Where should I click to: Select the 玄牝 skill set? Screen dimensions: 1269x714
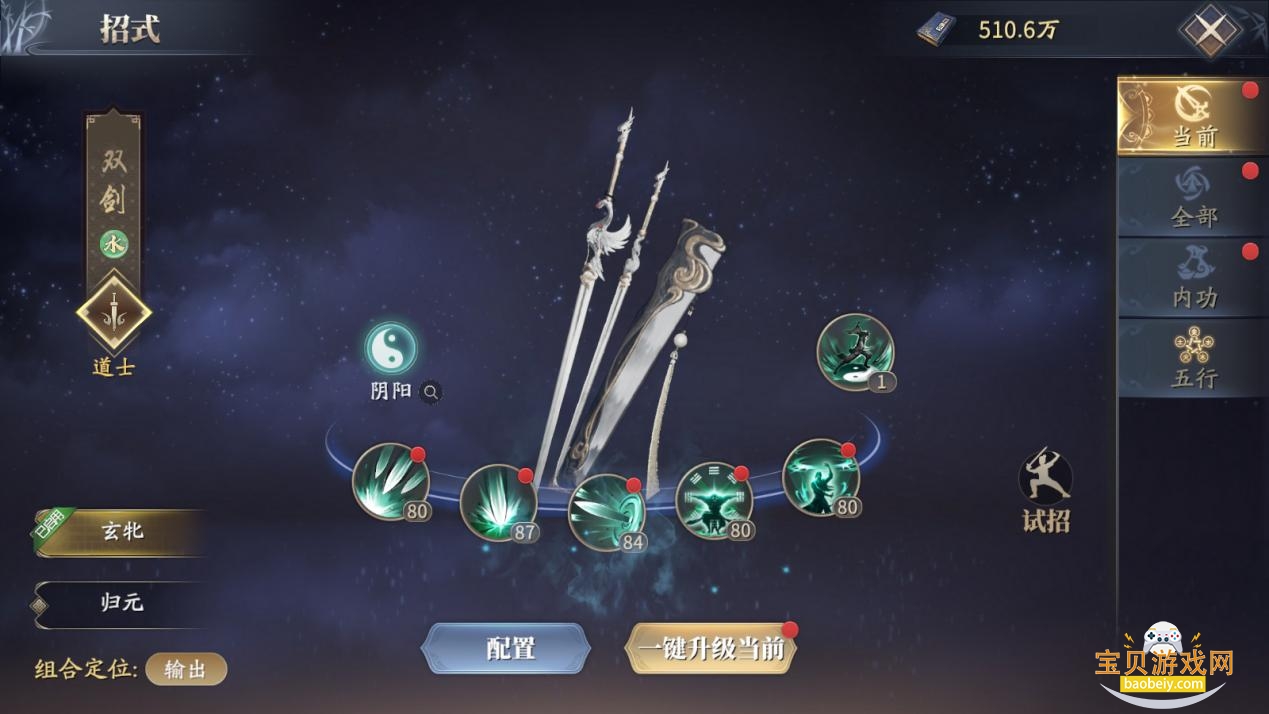(x=122, y=532)
